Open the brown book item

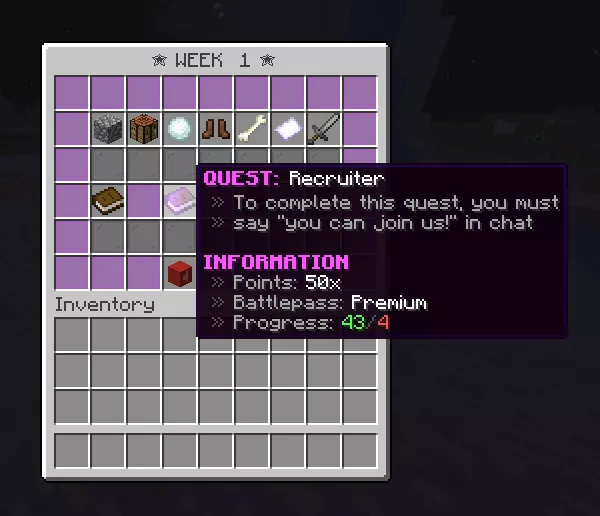click(x=108, y=201)
